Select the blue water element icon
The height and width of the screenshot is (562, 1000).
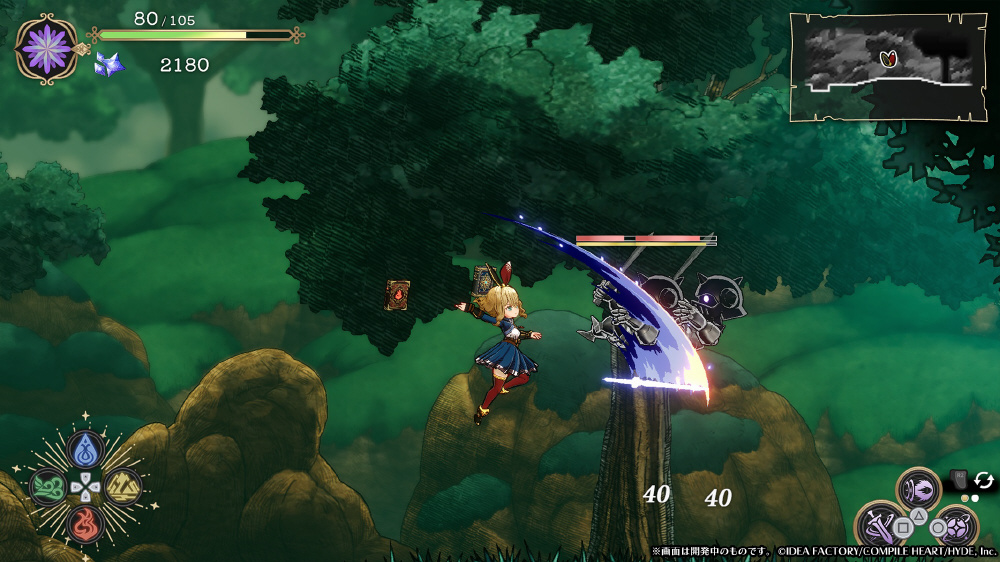[x=85, y=450]
